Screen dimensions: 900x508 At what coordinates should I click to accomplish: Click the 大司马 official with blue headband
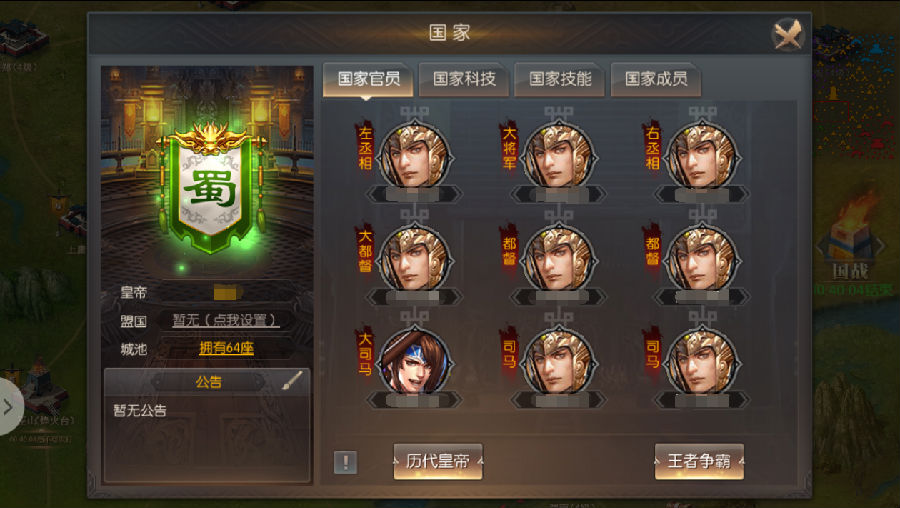(414, 362)
